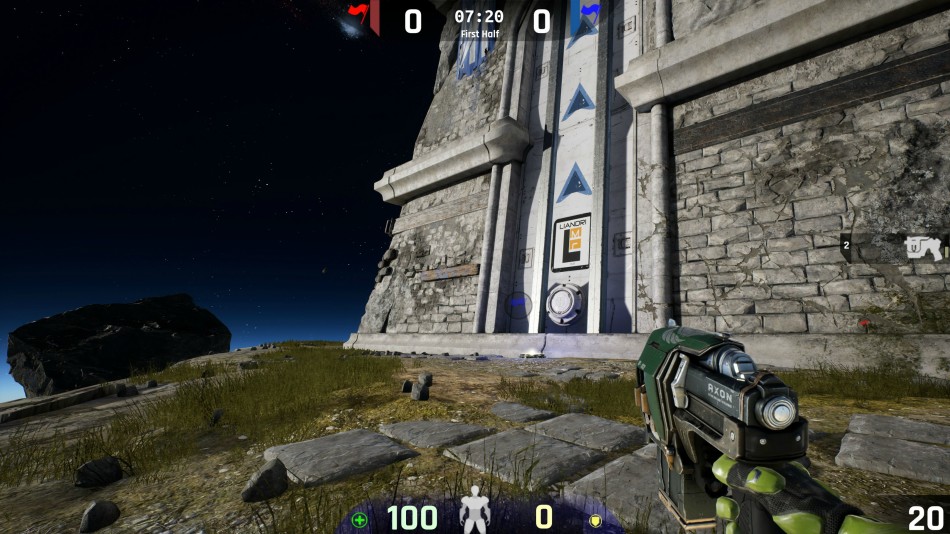Image resolution: width=950 pixels, height=534 pixels.
Task: Select the weapon in slot 2
Action: (922, 247)
